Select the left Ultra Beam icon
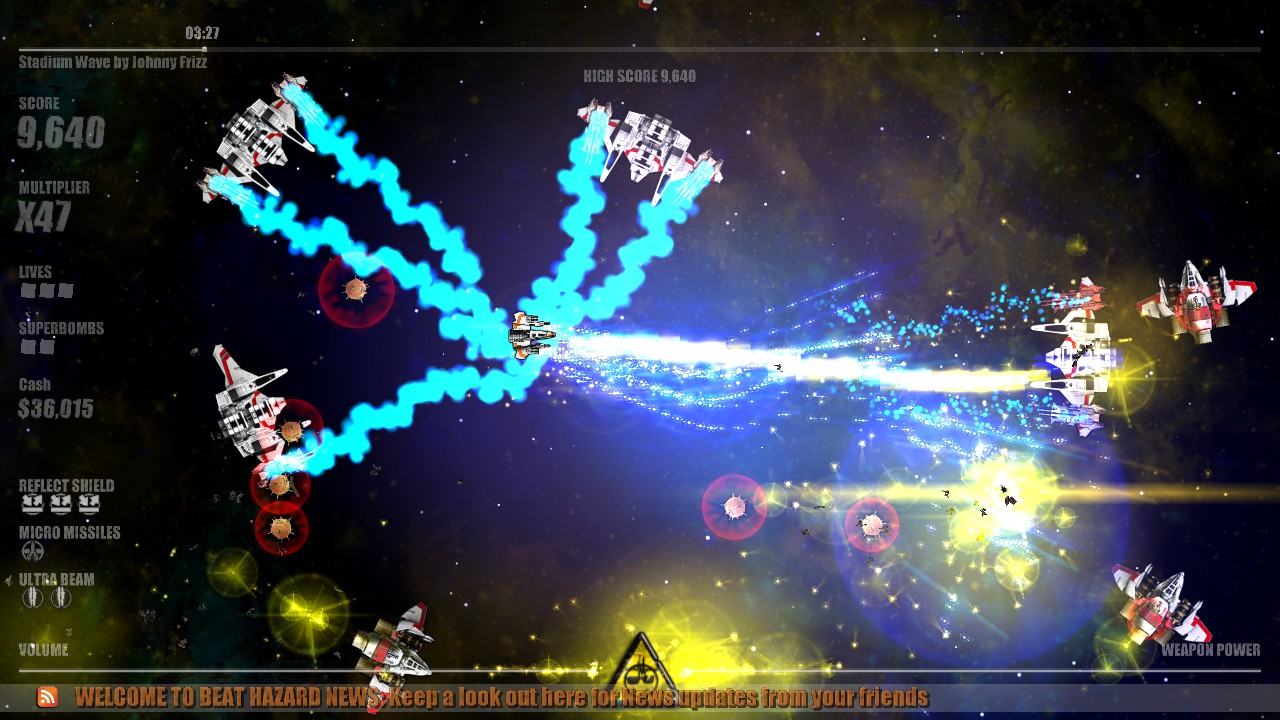This screenshot has height=720, width=1280. pyautogui.click(x=32, y=597)
